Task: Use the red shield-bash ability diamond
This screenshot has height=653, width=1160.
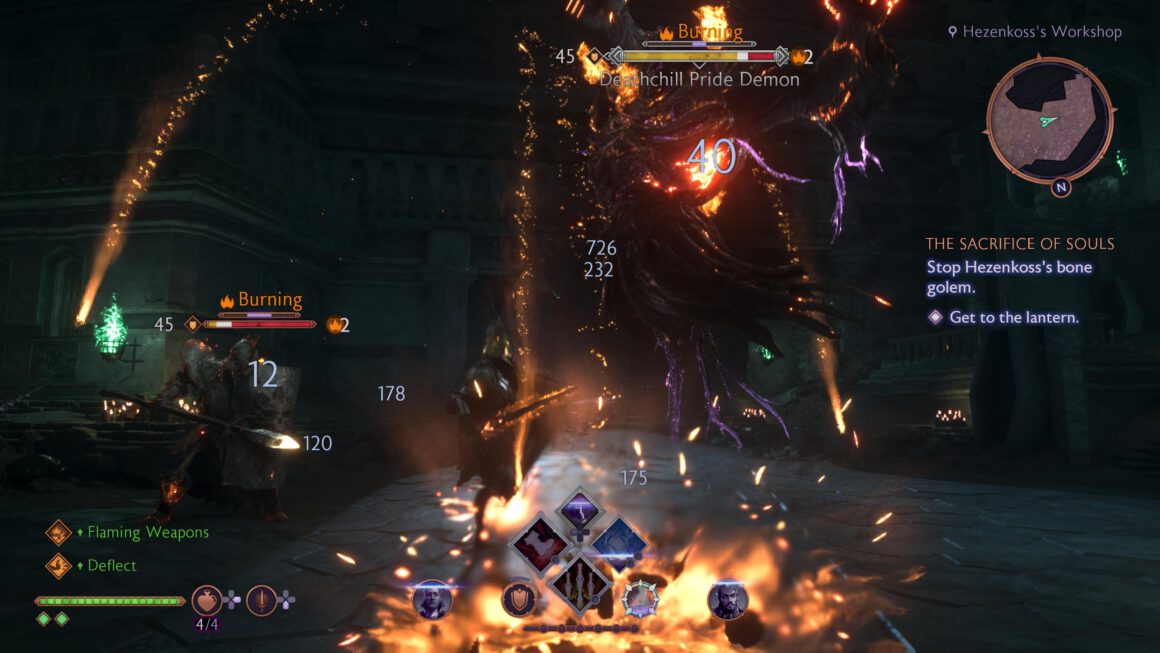Action: [539, 545]
